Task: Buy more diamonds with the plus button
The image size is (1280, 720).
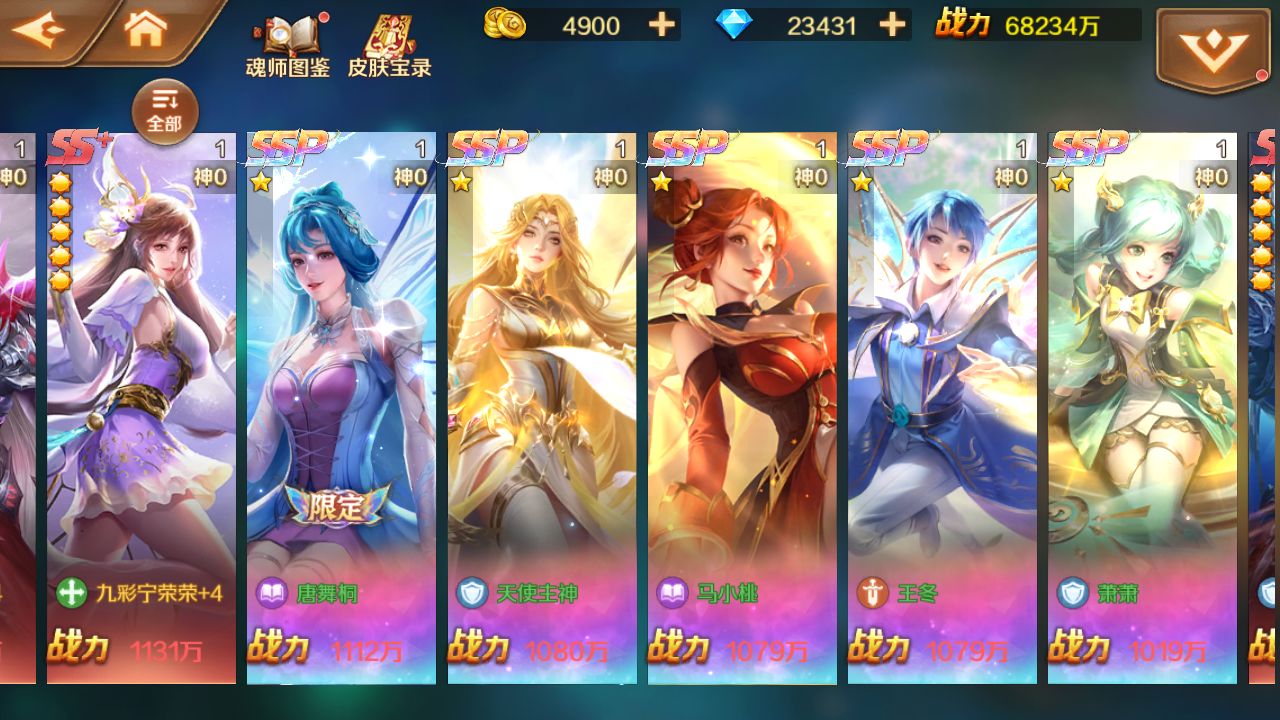Action: click(x=892, y=25)
